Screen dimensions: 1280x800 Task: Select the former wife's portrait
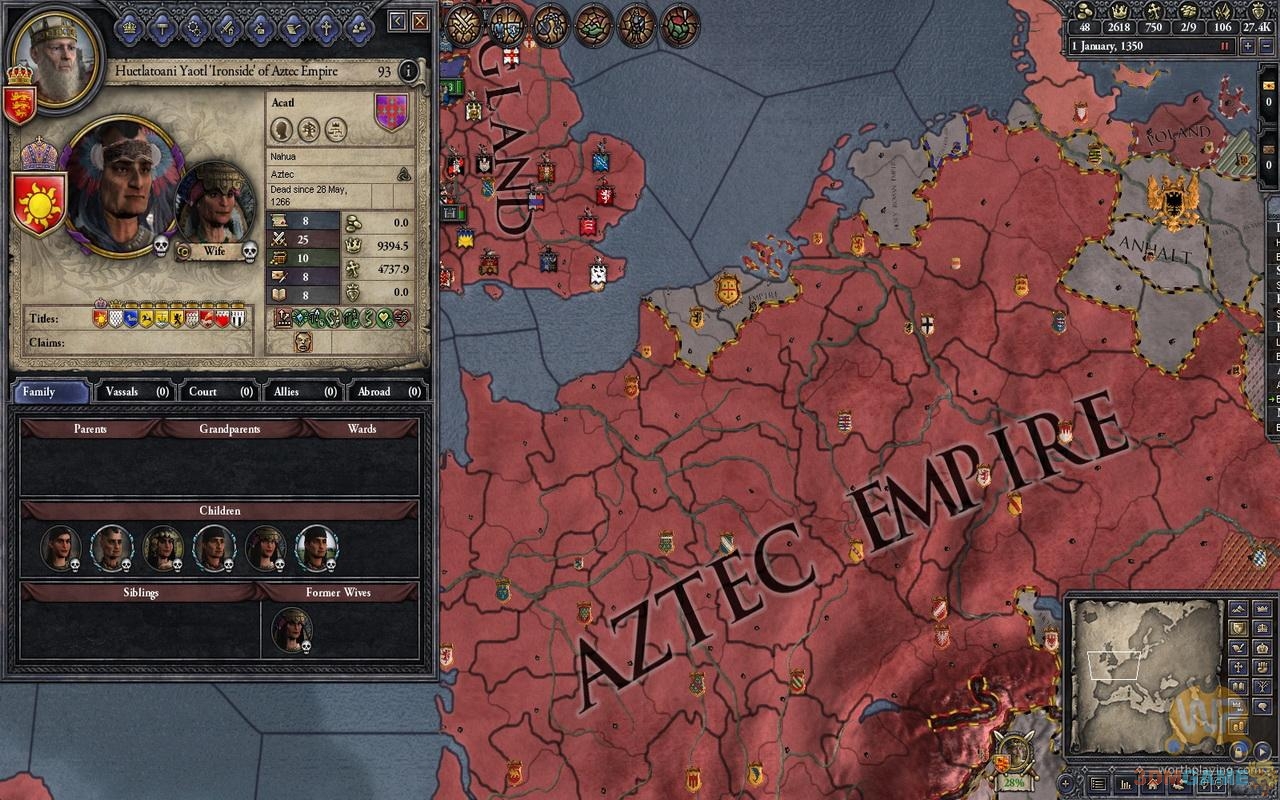[x=292, y=629]
